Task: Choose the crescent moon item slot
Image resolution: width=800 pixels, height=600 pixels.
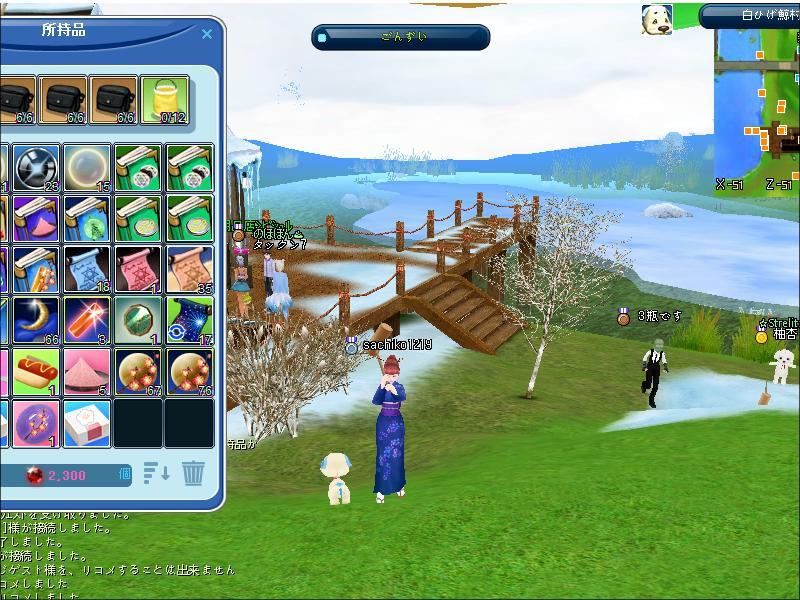Action: click(x=37, y=320)
